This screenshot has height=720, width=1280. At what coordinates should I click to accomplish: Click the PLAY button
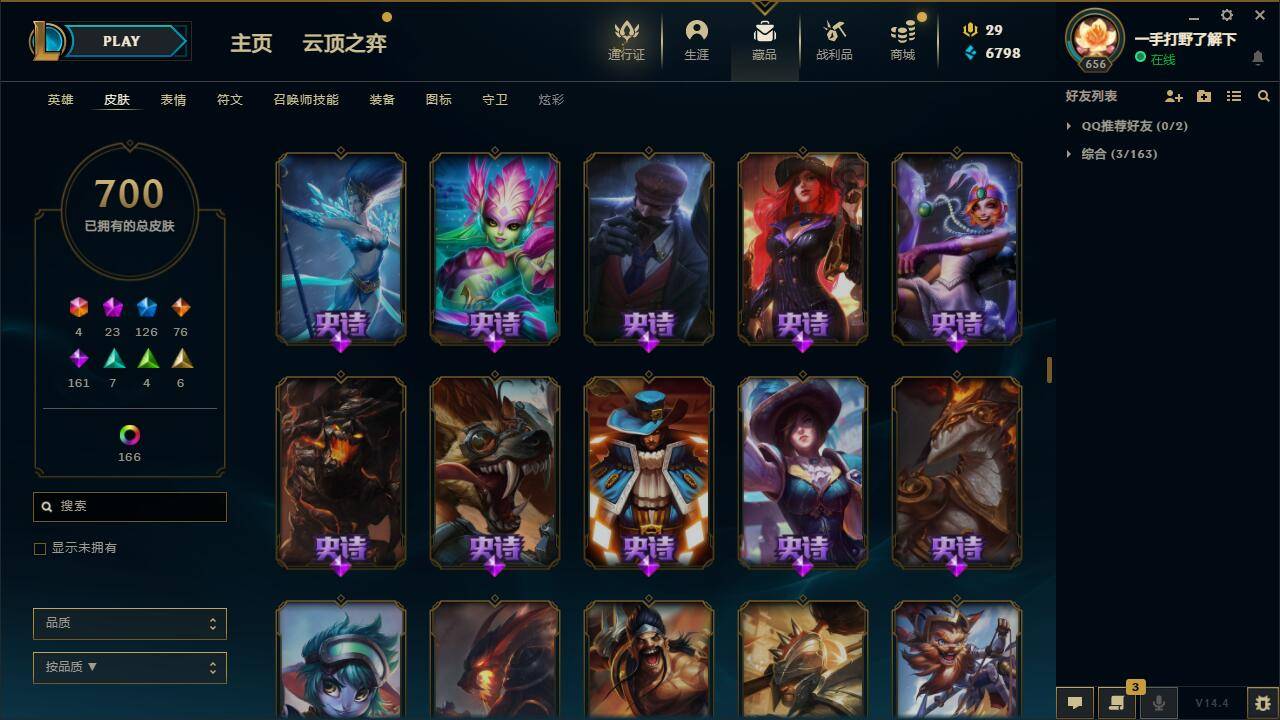point(122,41)
